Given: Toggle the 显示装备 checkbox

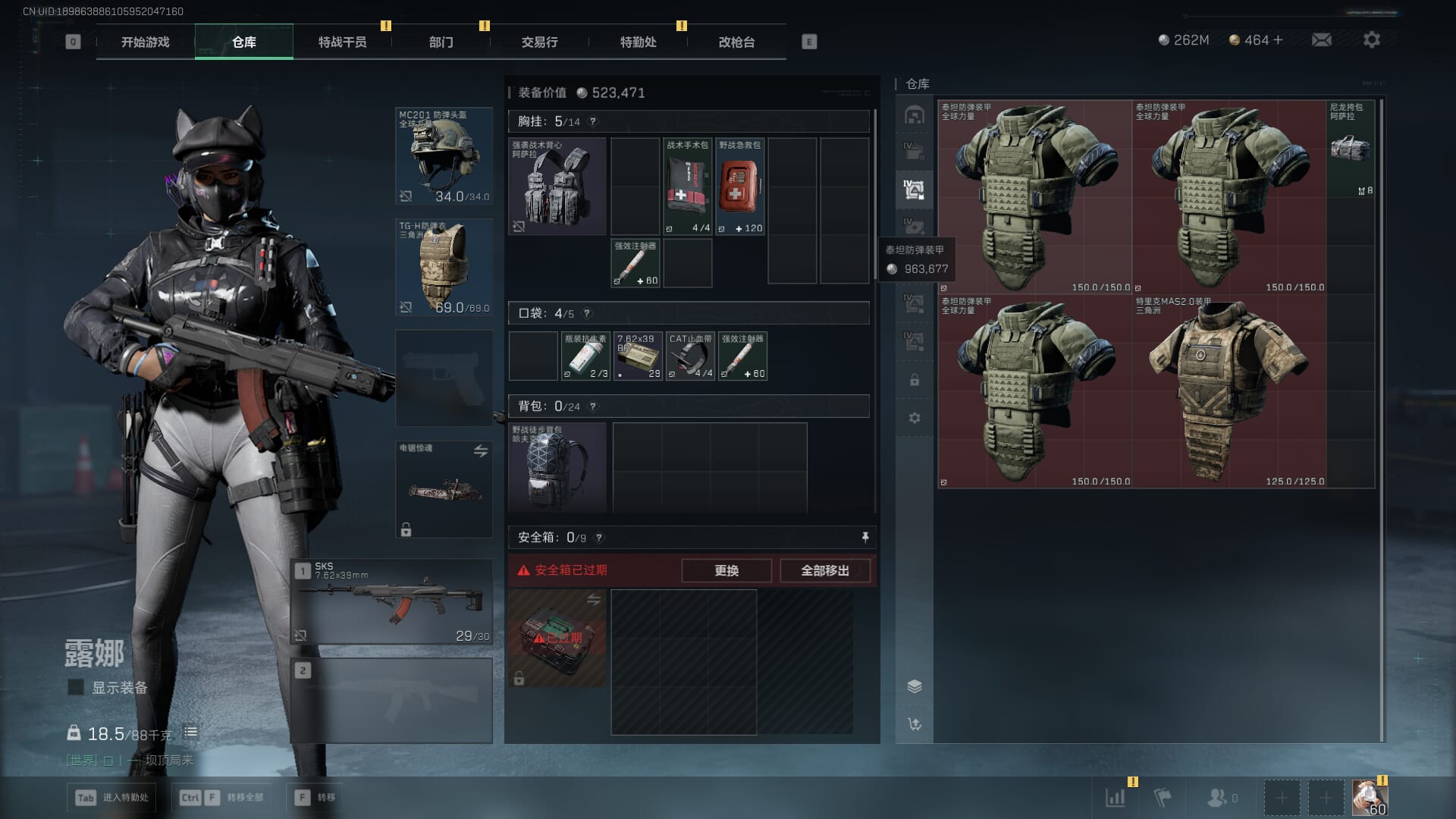Looking at the screenshot, I should click(x=76, y=687).
